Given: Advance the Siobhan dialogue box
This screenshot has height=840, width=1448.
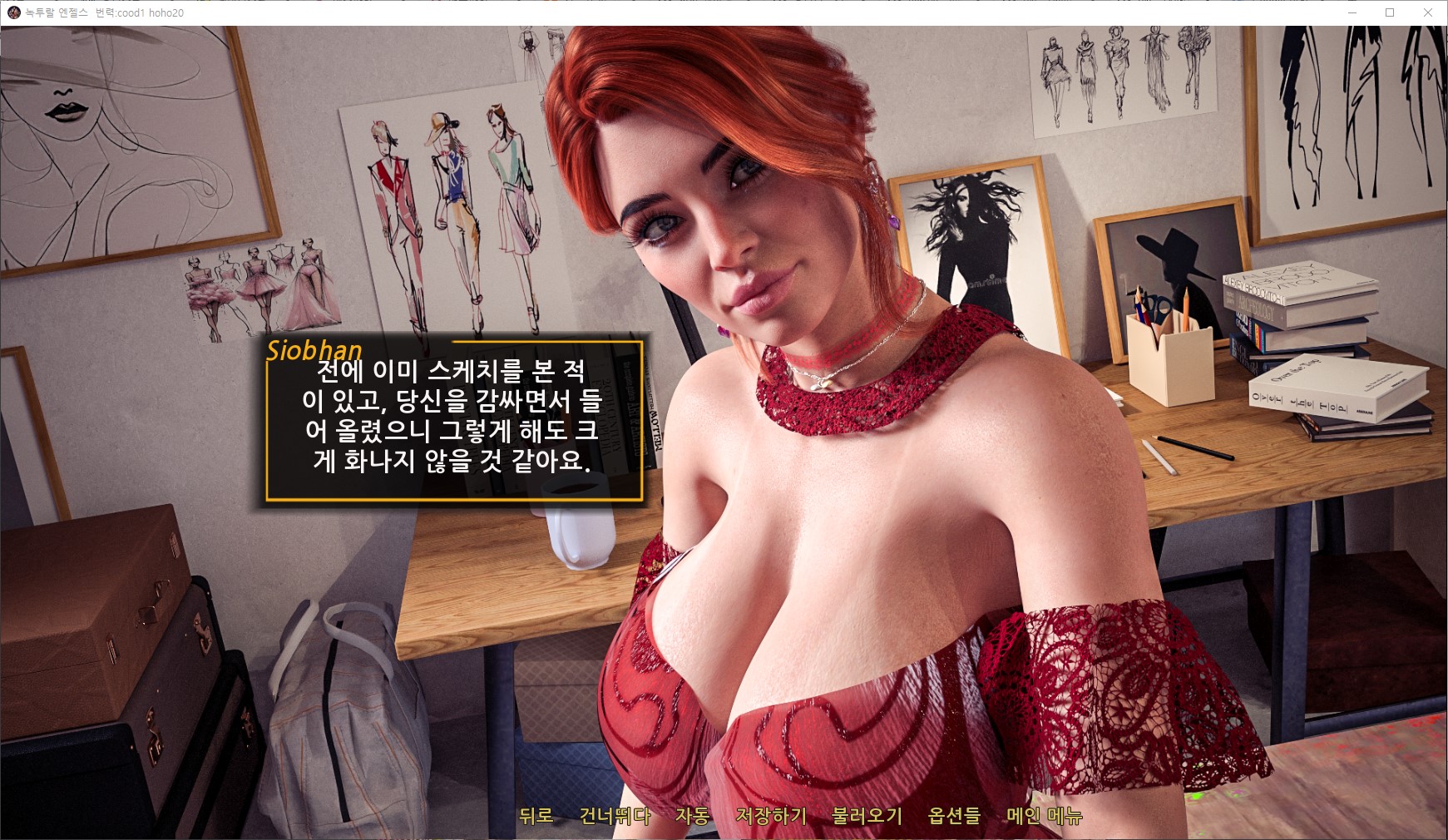Looking at the screenshot, I should [x=454, y=421].
